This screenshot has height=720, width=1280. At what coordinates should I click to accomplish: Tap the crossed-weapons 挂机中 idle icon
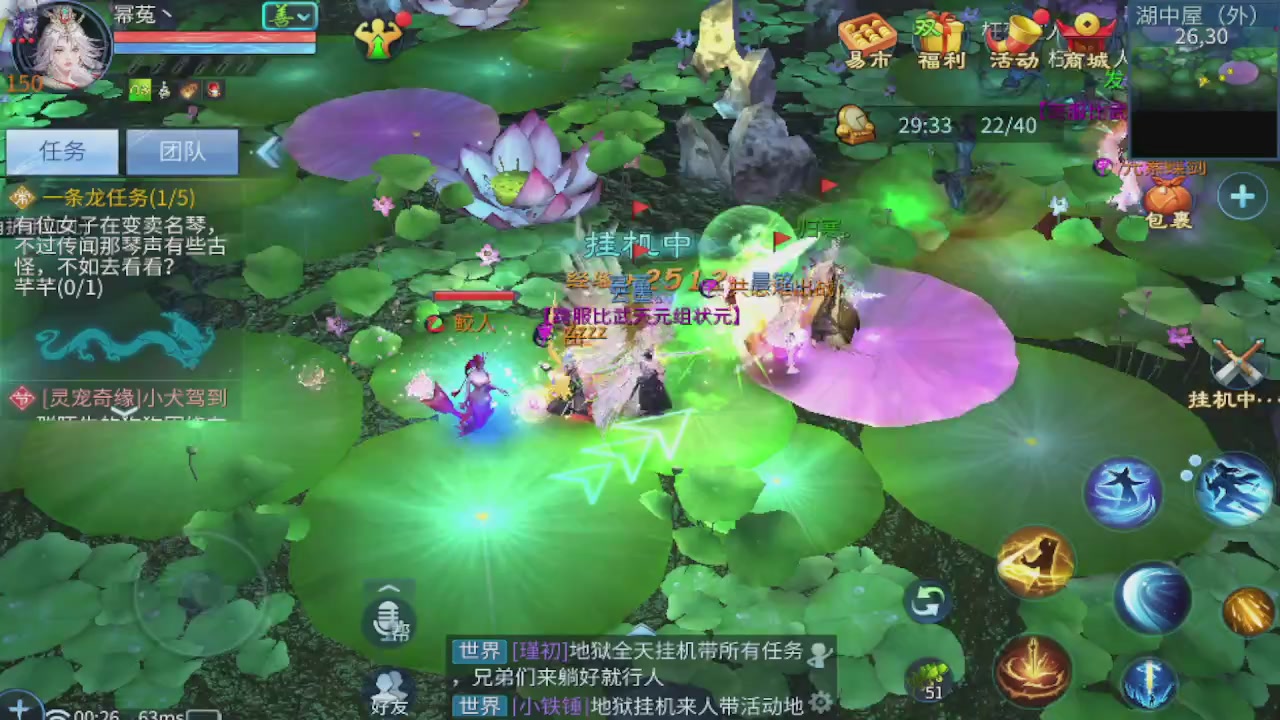[1240, 365]
